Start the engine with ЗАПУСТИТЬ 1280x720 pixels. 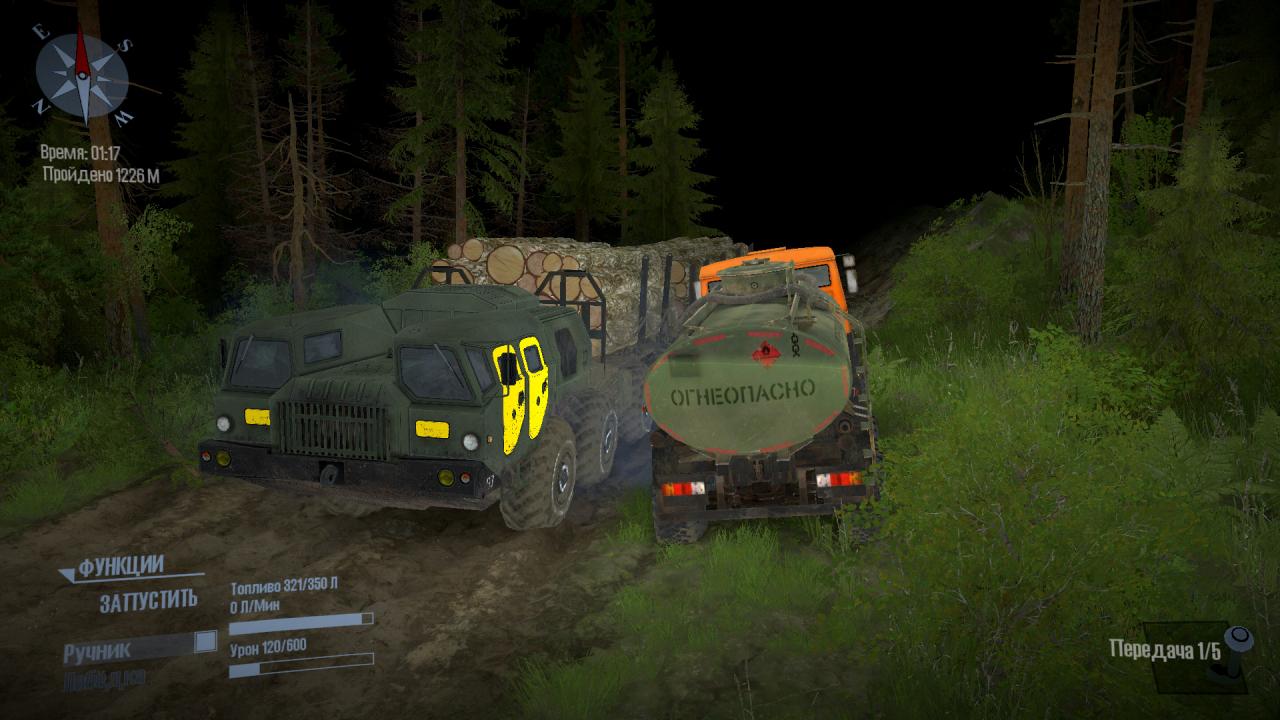tap(148, 601)
